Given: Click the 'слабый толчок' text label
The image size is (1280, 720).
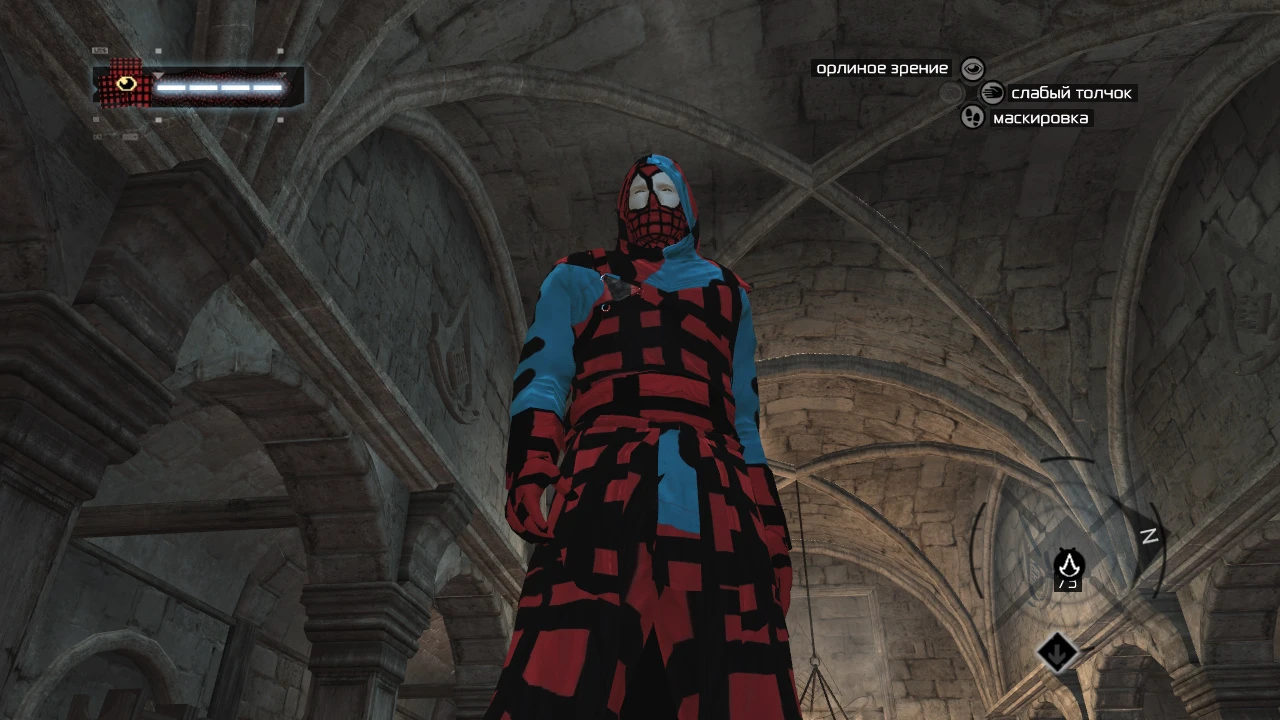Looking at the screenshot, I should coord(1071,92).
